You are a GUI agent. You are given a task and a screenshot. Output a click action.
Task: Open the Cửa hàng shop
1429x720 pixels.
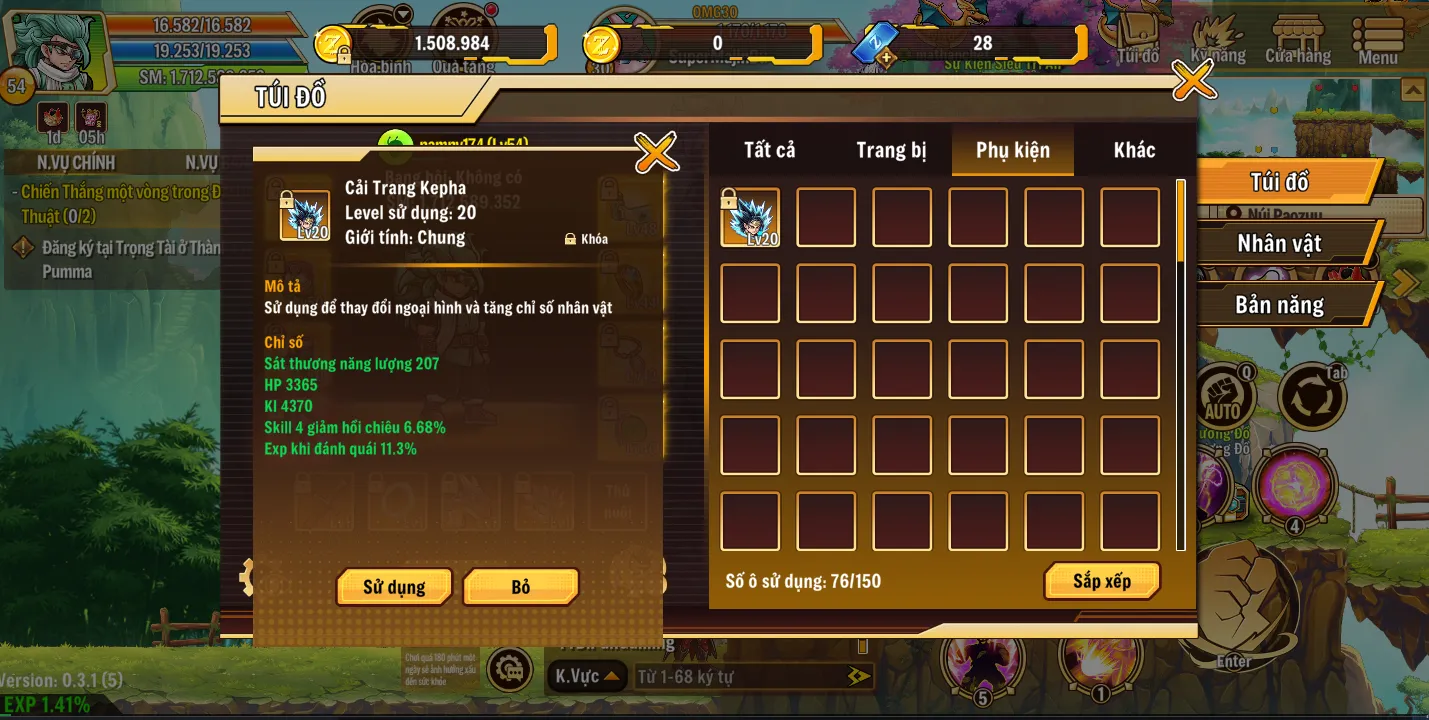[1297, 40]
